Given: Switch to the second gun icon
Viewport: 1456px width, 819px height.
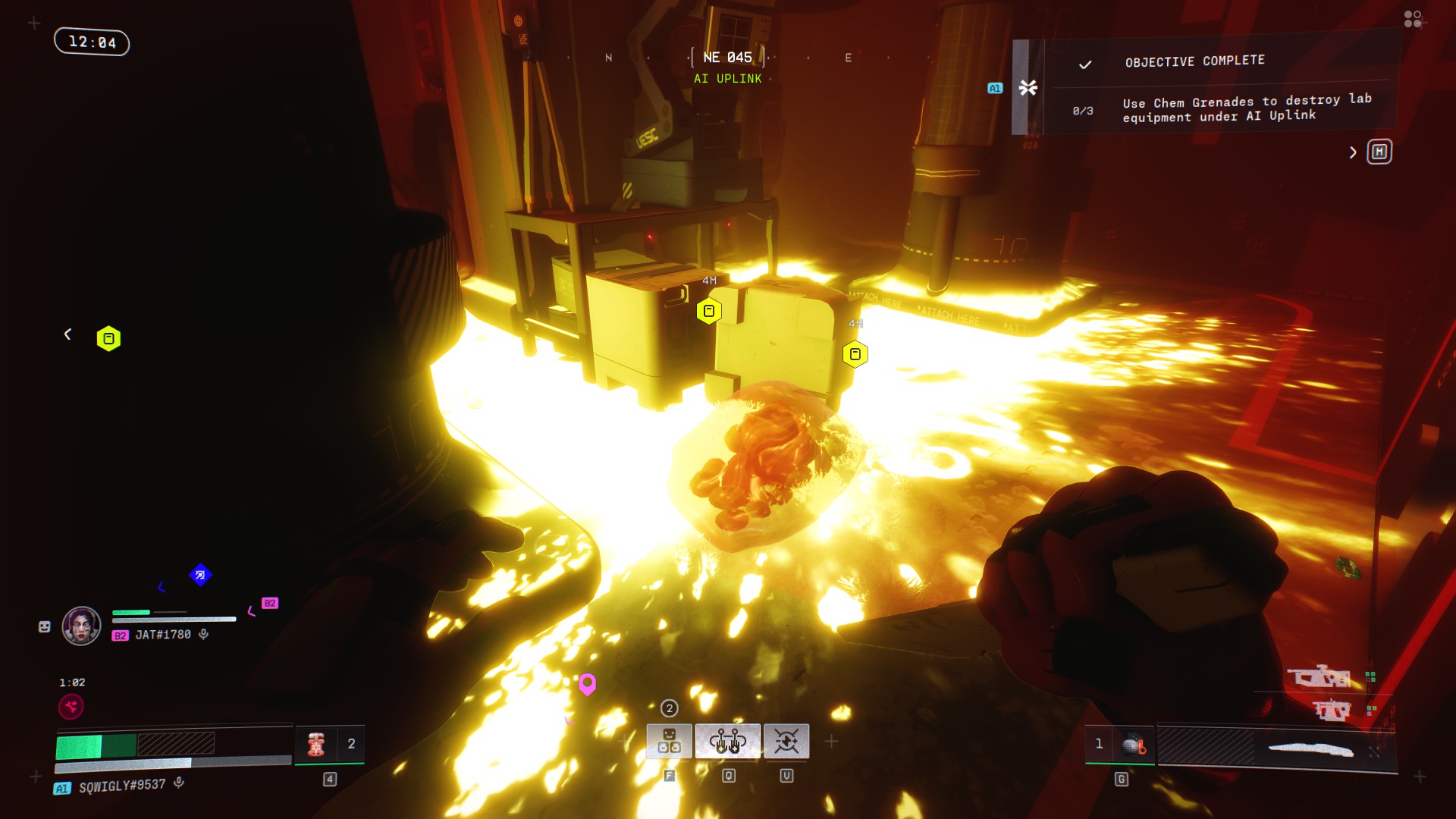Looking at the screenshot, I should 1332,711.
